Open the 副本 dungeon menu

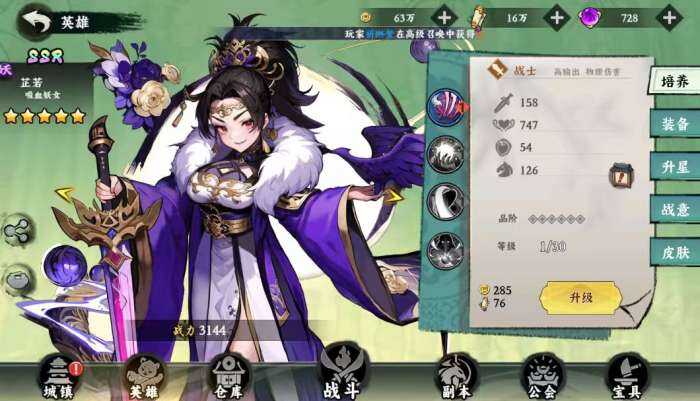[456, 379]
